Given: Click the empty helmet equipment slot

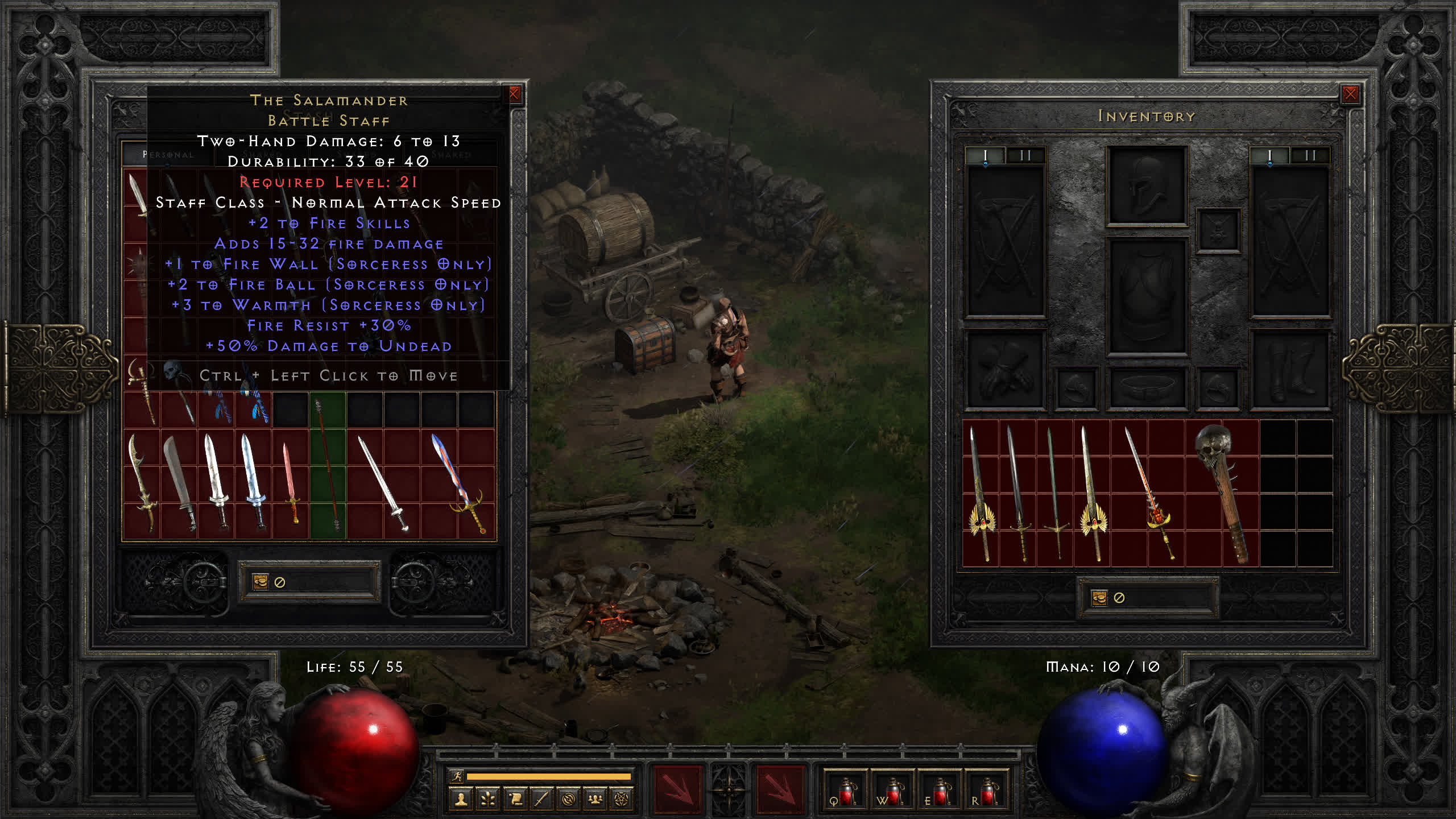Looking at the screenshot, I should [1147, 185].
